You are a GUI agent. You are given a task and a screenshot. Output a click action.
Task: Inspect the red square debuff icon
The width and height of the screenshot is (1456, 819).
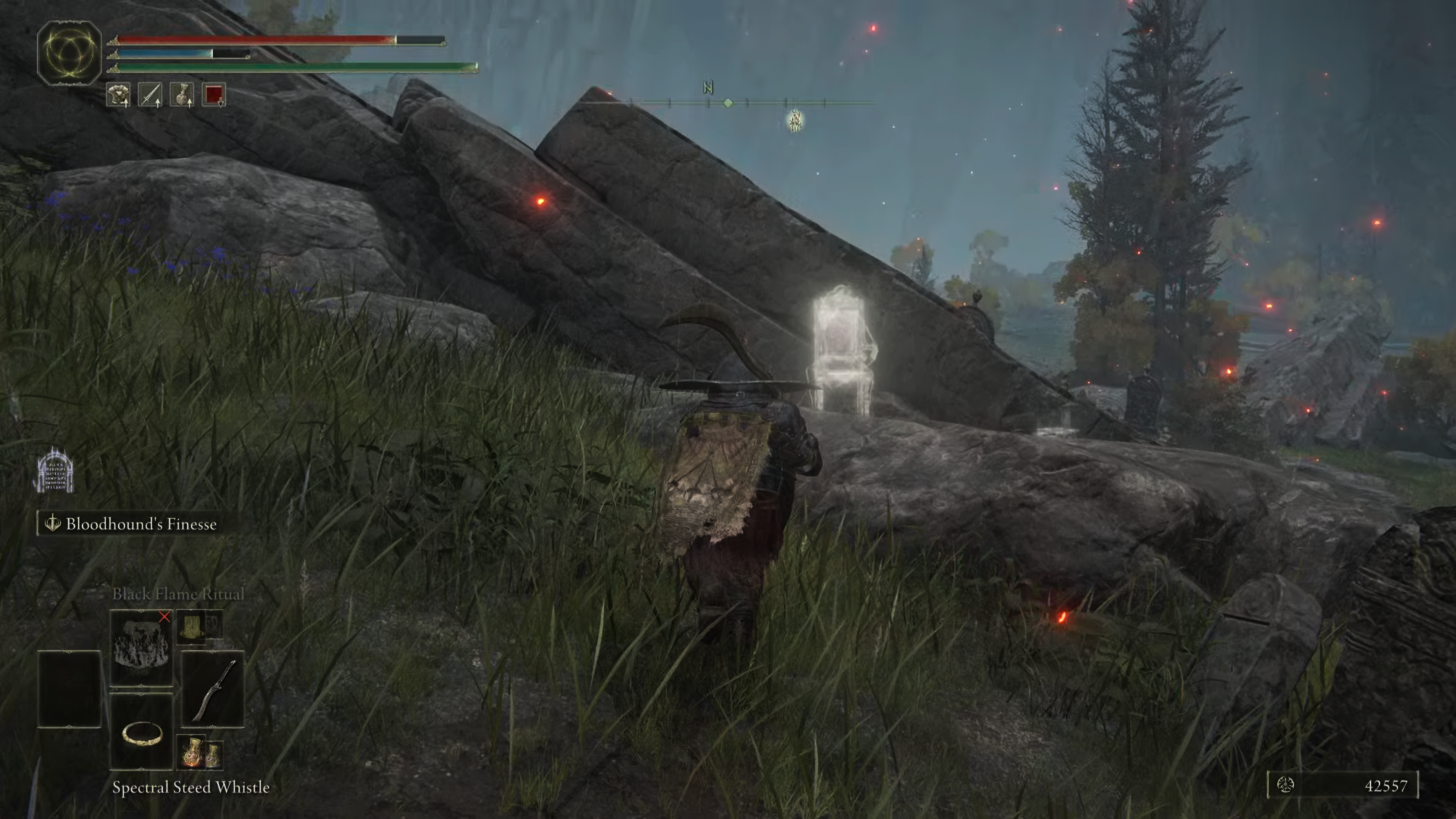(213, 95)
